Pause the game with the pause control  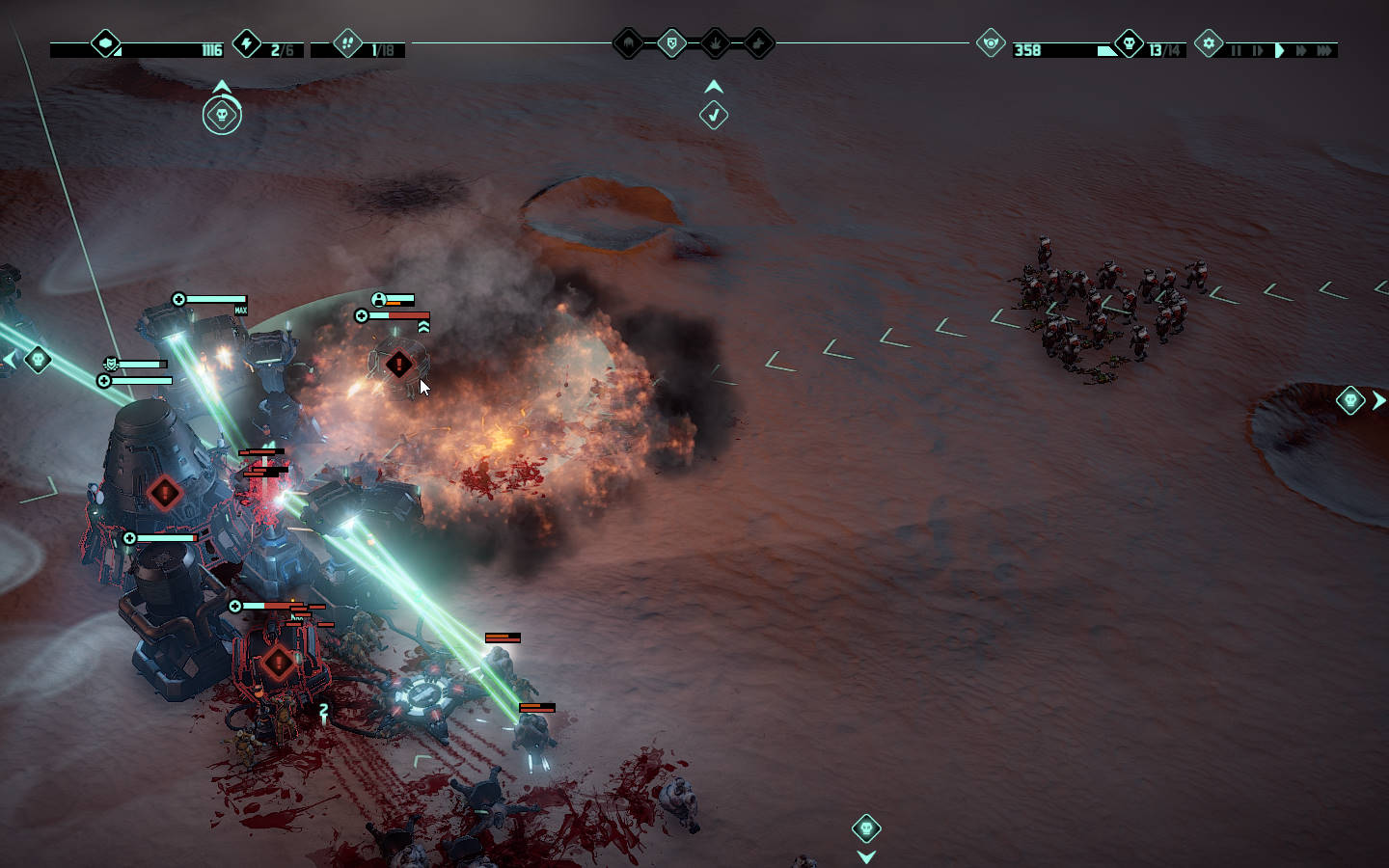click(x=1236, y=50)
